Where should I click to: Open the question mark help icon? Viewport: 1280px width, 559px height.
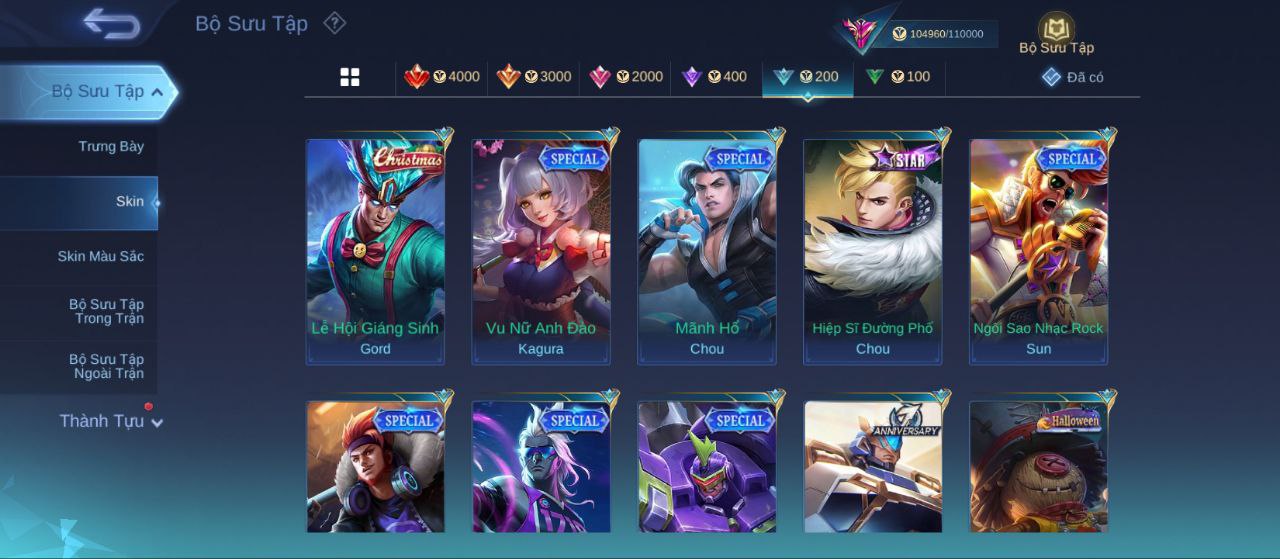click(x=335, y=23)
